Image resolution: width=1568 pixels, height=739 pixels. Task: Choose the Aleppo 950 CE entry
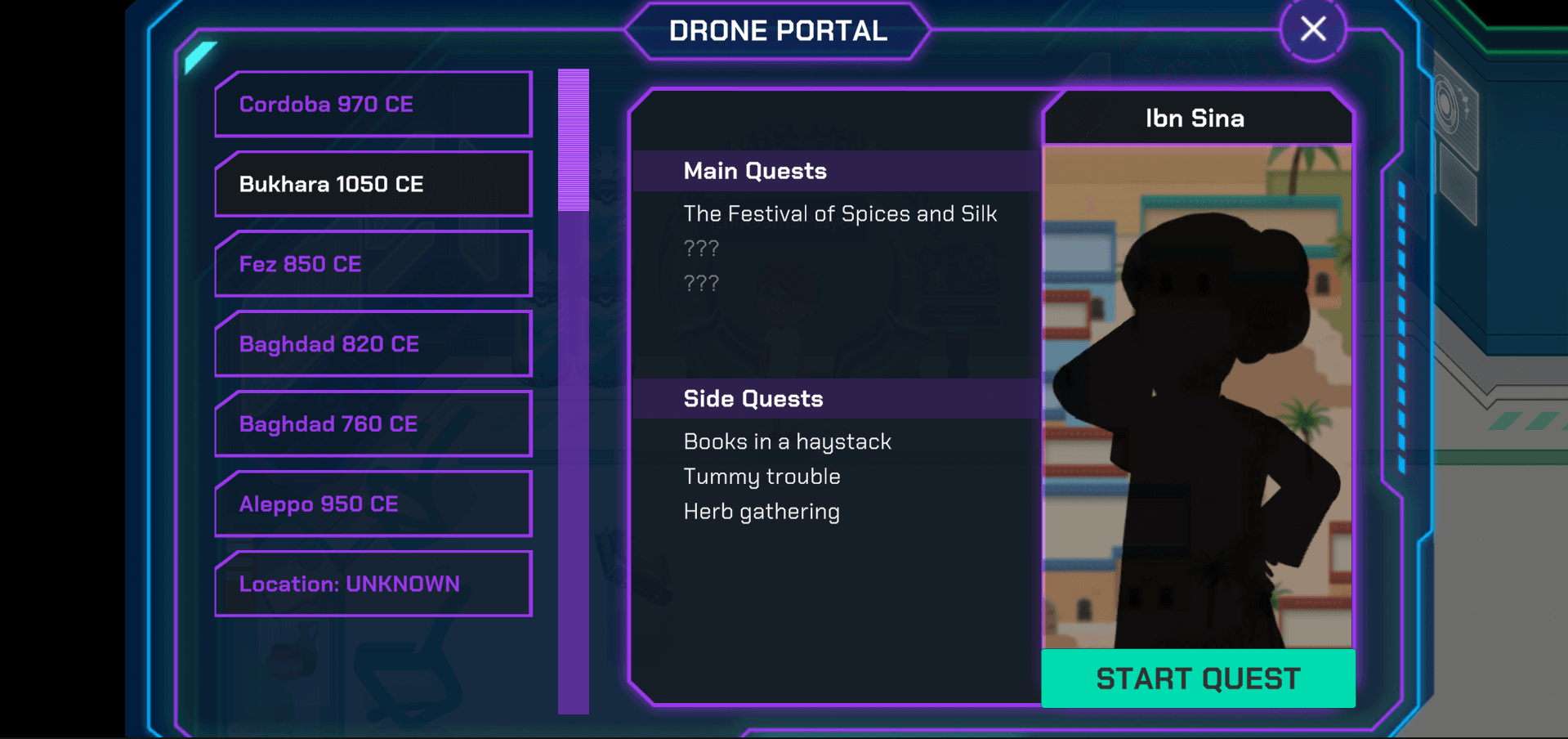pos(373,504)
